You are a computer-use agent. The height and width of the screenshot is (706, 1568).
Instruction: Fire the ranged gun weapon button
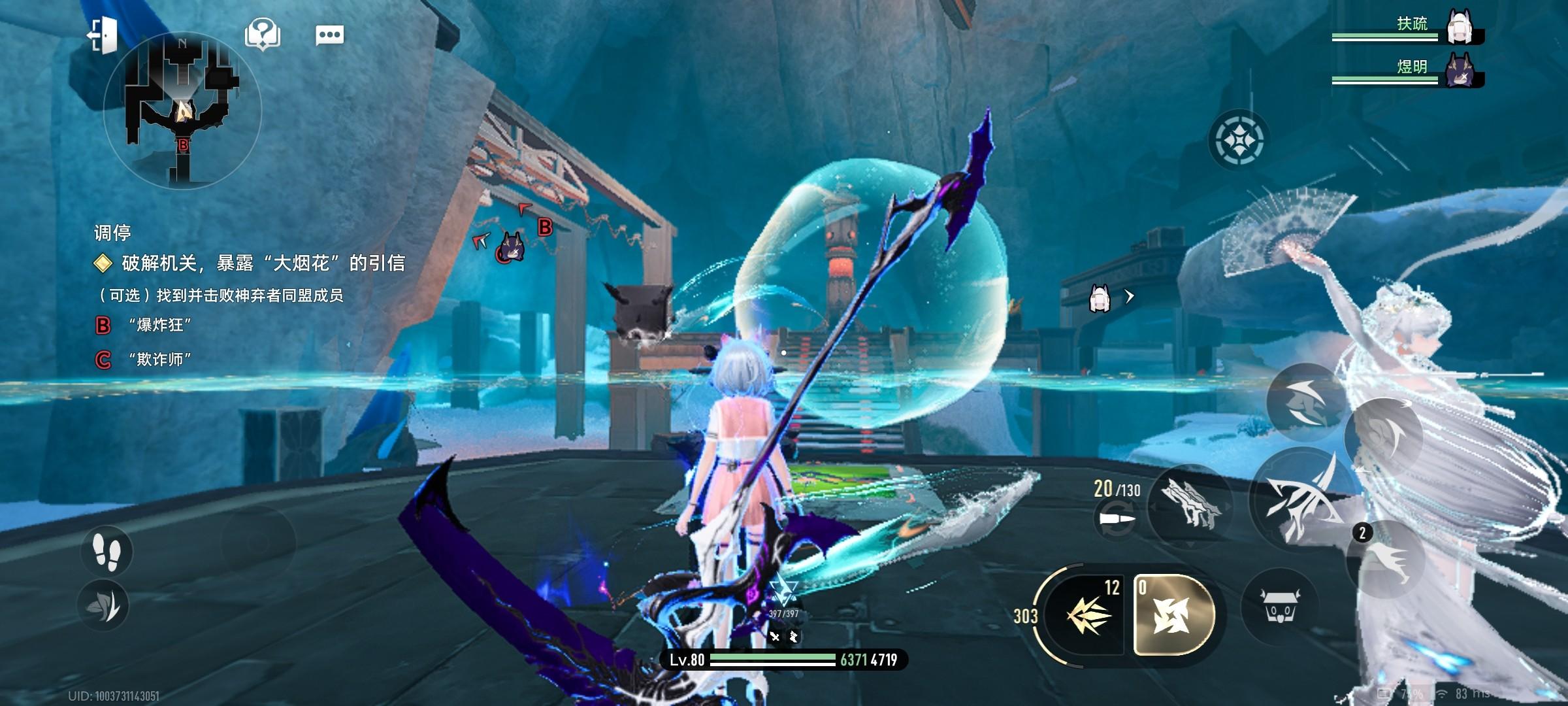(x=1188, y=505)
